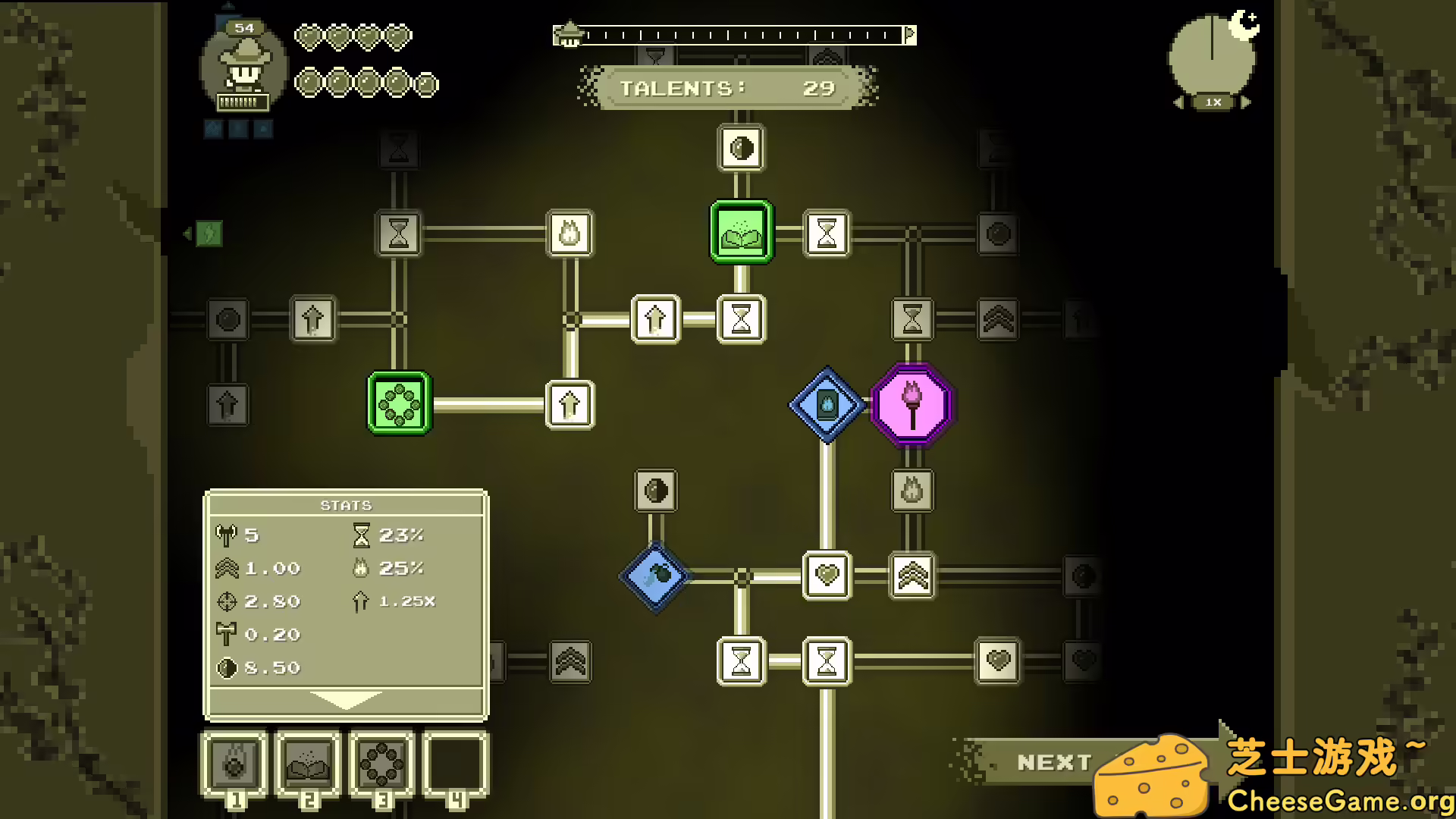Select a heart talent node in the lower tree
1456x819 pixels.
coord(826,576)
